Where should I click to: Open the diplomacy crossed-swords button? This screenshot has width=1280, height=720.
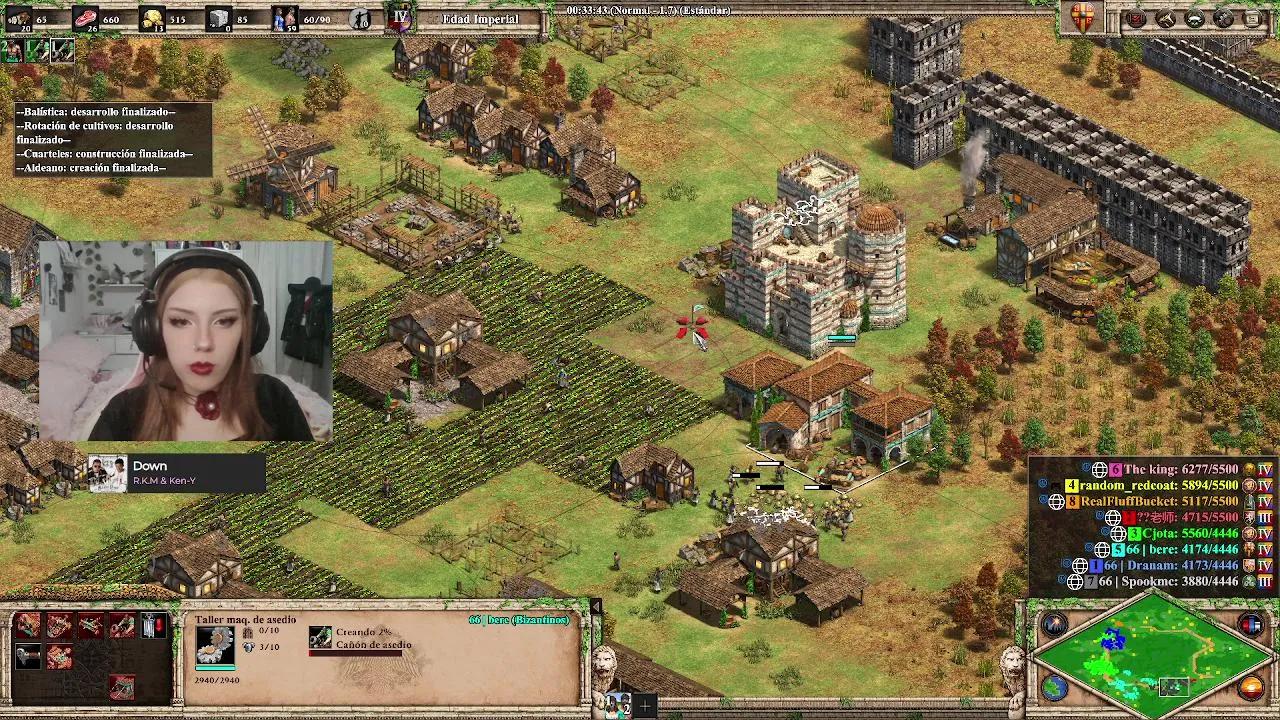point(1165,18)
